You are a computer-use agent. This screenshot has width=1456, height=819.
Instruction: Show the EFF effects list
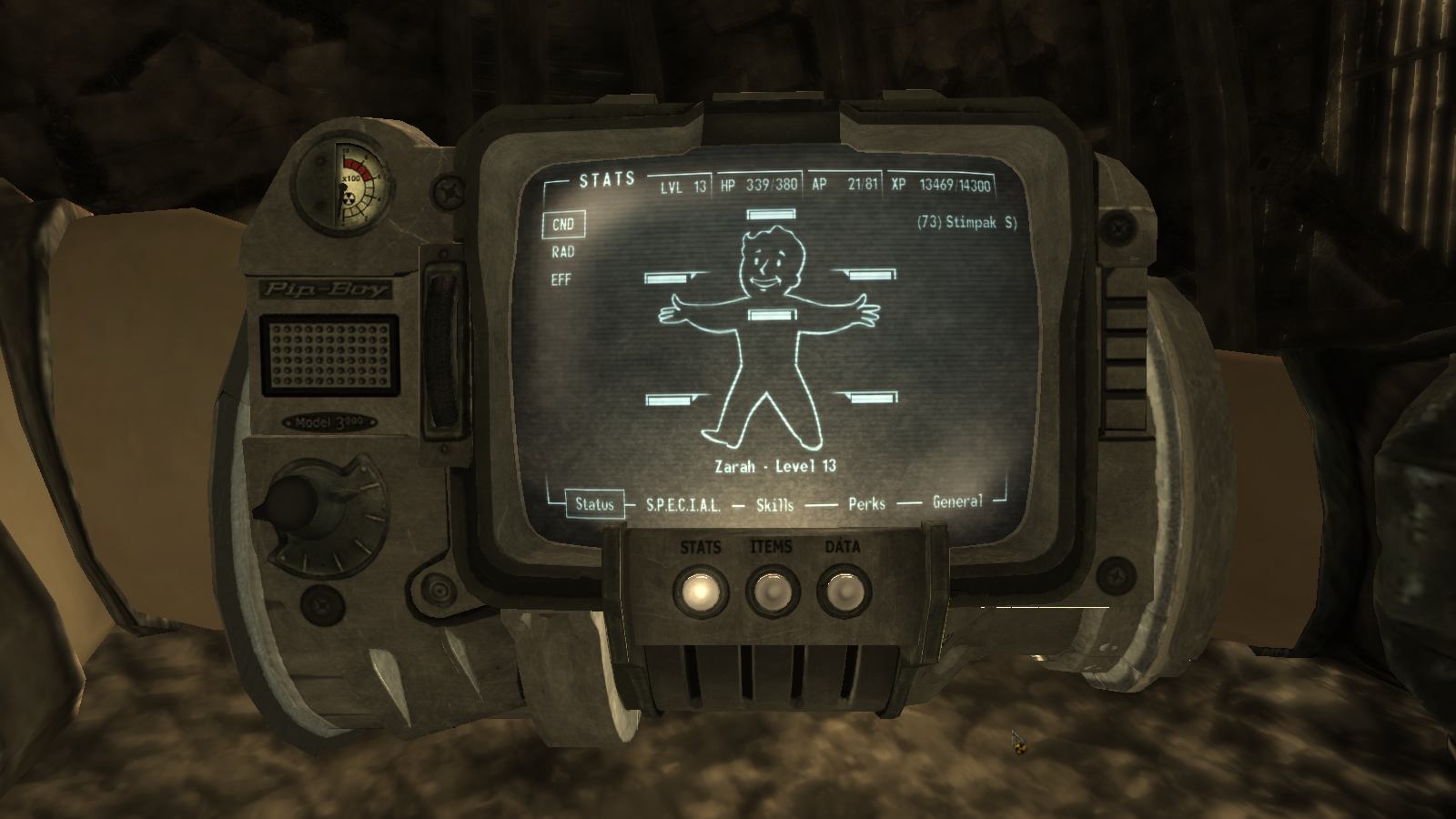561,279
